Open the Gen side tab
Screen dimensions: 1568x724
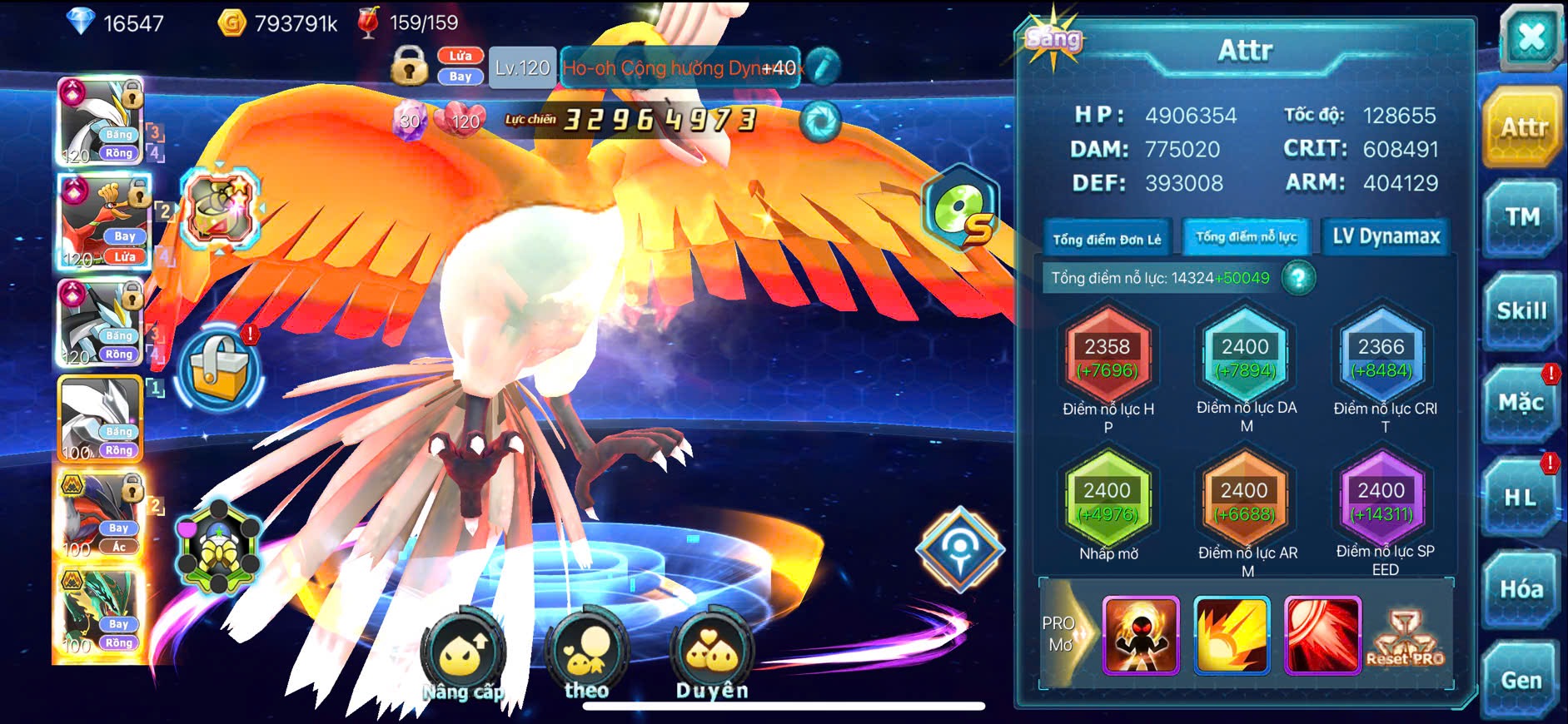click(x=1521, y=681)
